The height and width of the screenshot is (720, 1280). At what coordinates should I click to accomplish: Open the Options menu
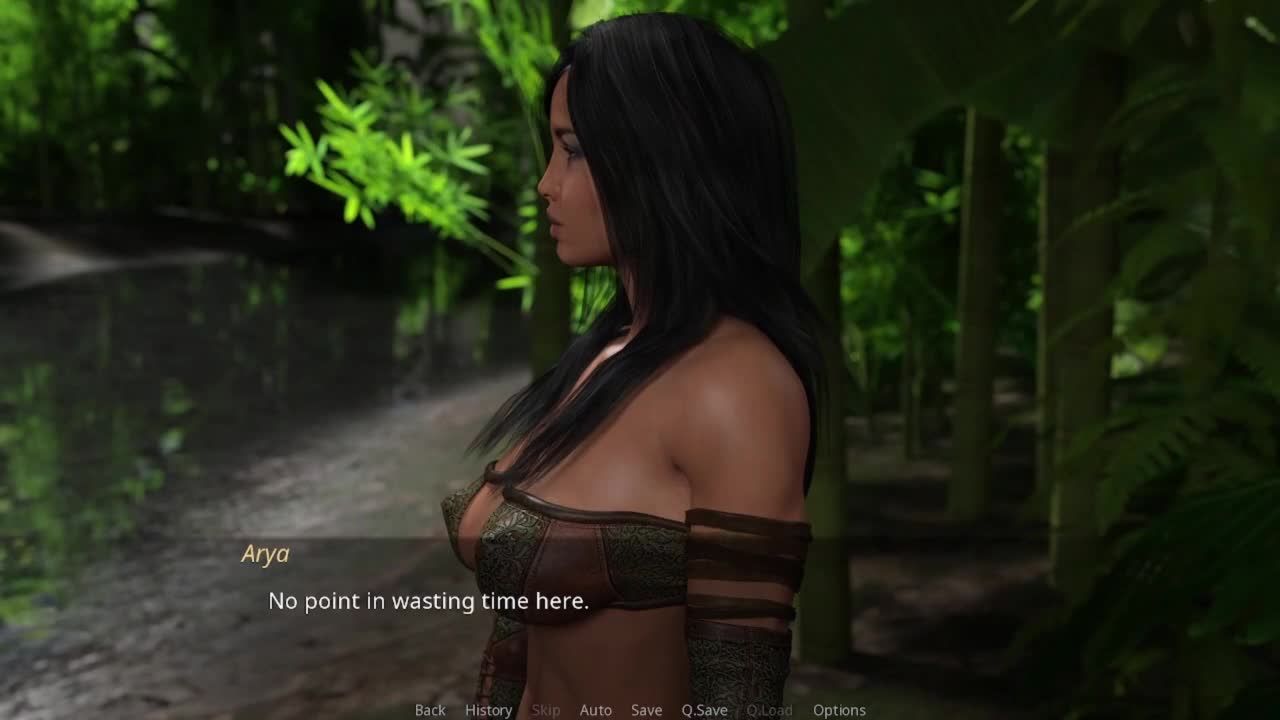coord(839,710)
